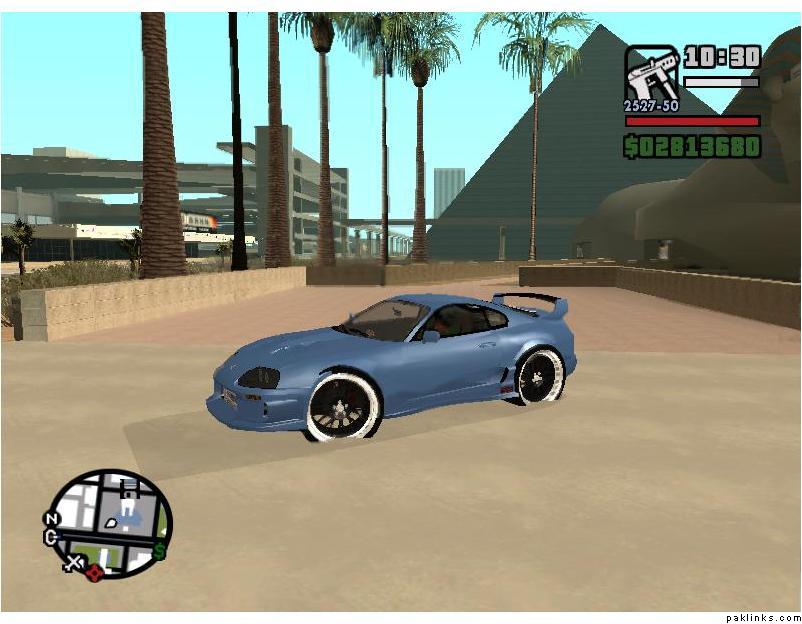
Task: Select the red marker on the radar
Action: (95, 572)
